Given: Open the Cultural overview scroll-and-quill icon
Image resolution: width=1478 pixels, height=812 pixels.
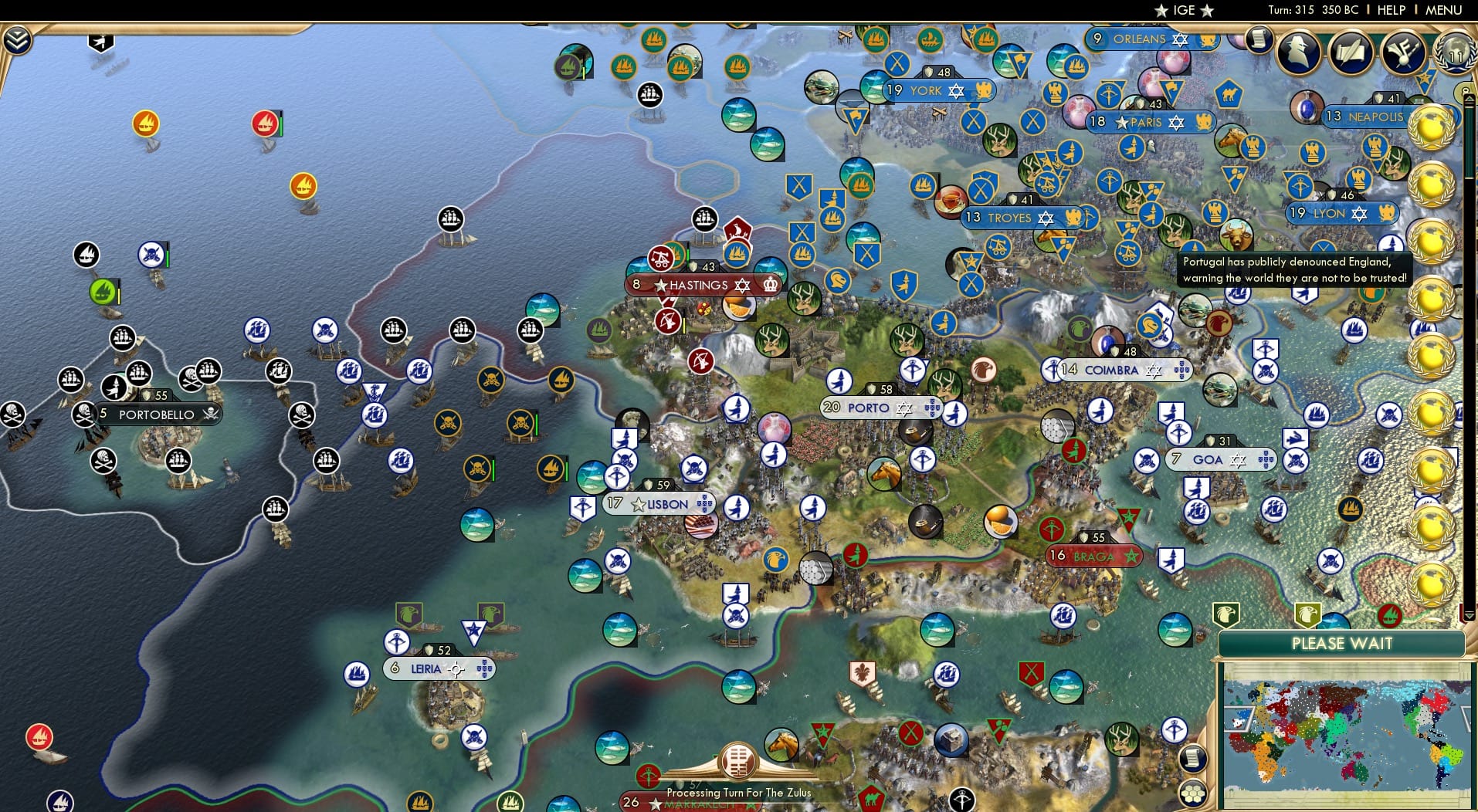Looking at the screenshot, I should 1349,52.
